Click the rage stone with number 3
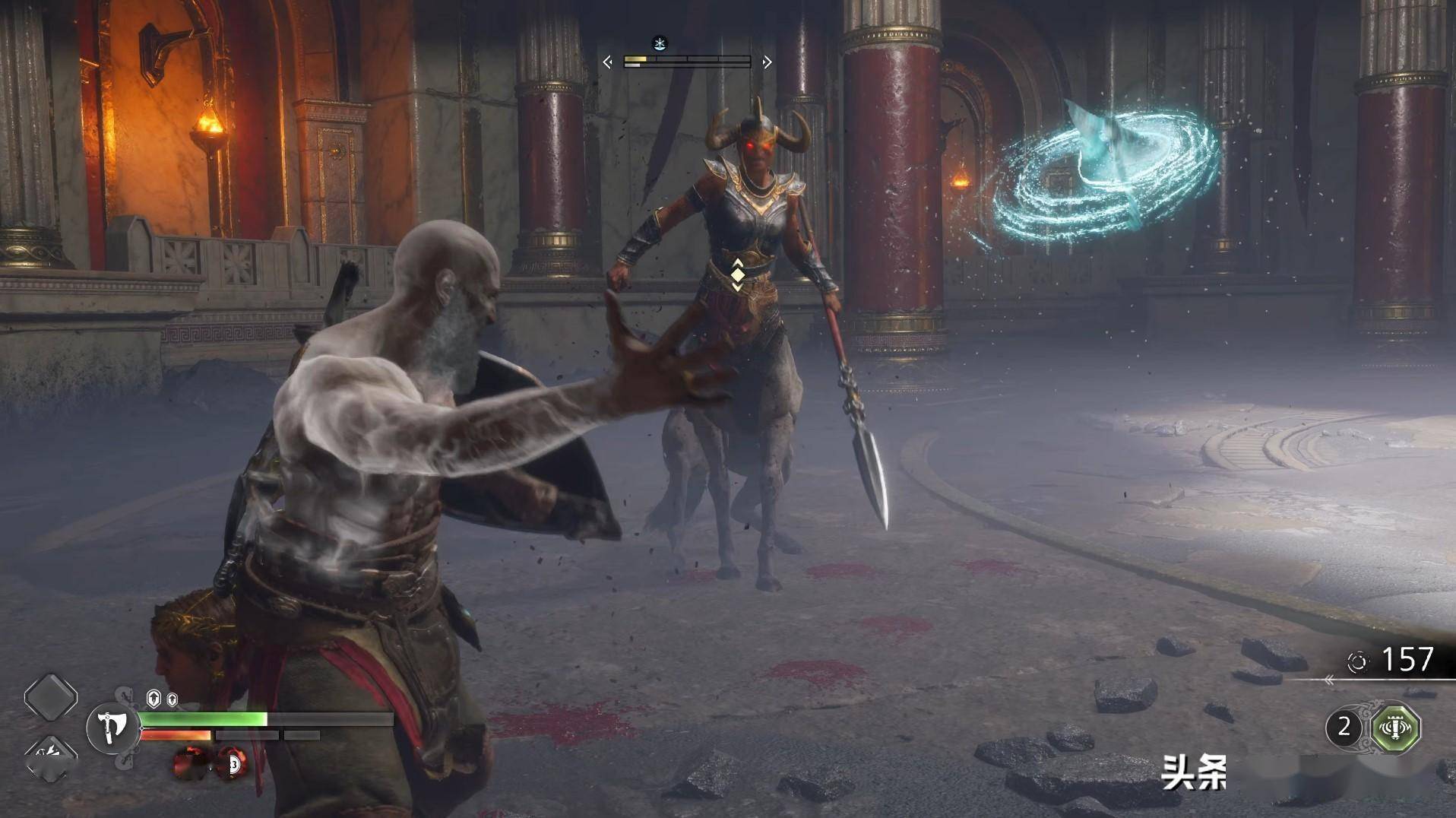Viewport: 1456px width, 818px height. pos(233,763)
